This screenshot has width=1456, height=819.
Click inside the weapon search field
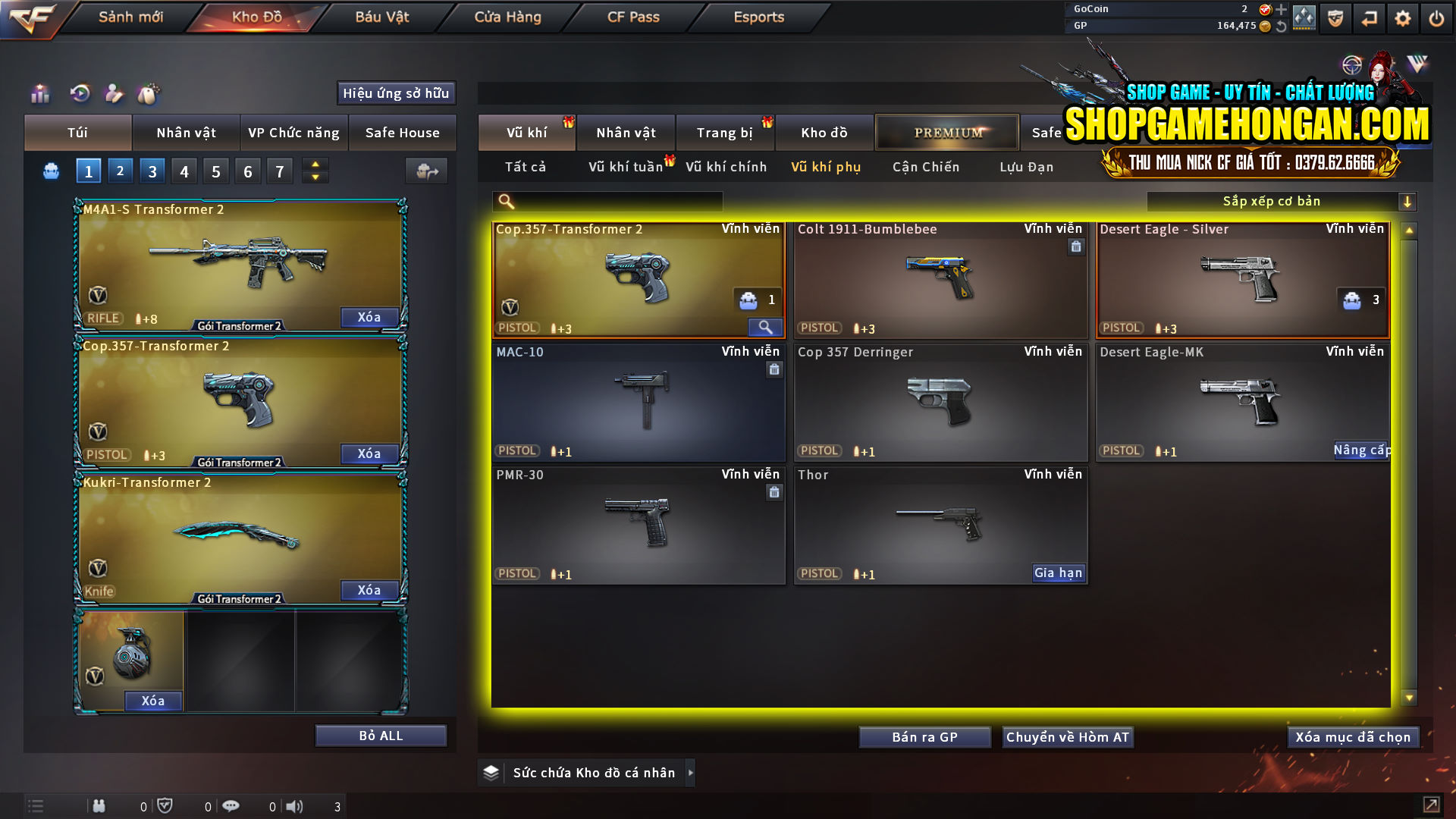point(614,202)
